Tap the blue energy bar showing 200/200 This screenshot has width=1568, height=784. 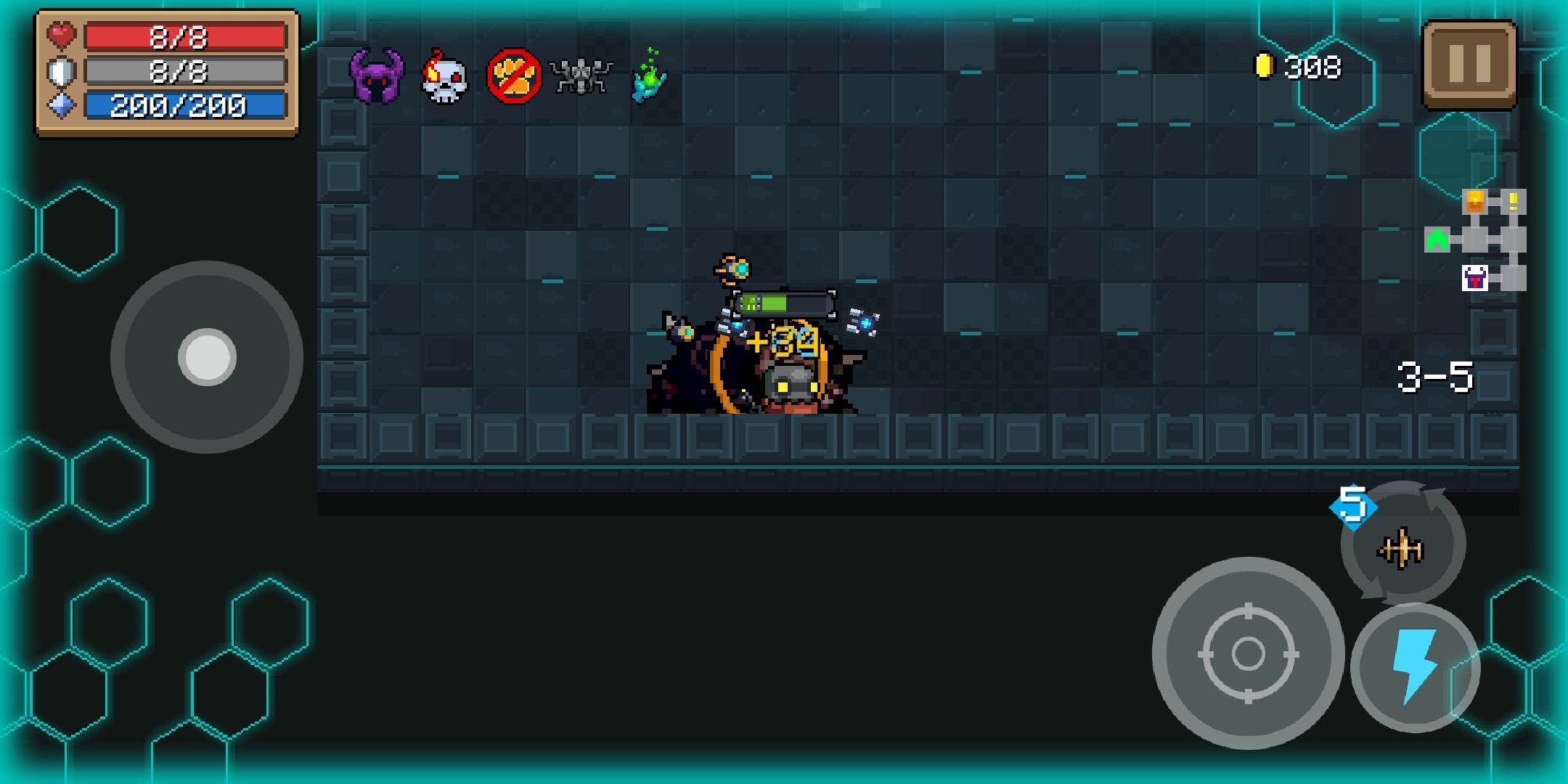coord(184,105)
